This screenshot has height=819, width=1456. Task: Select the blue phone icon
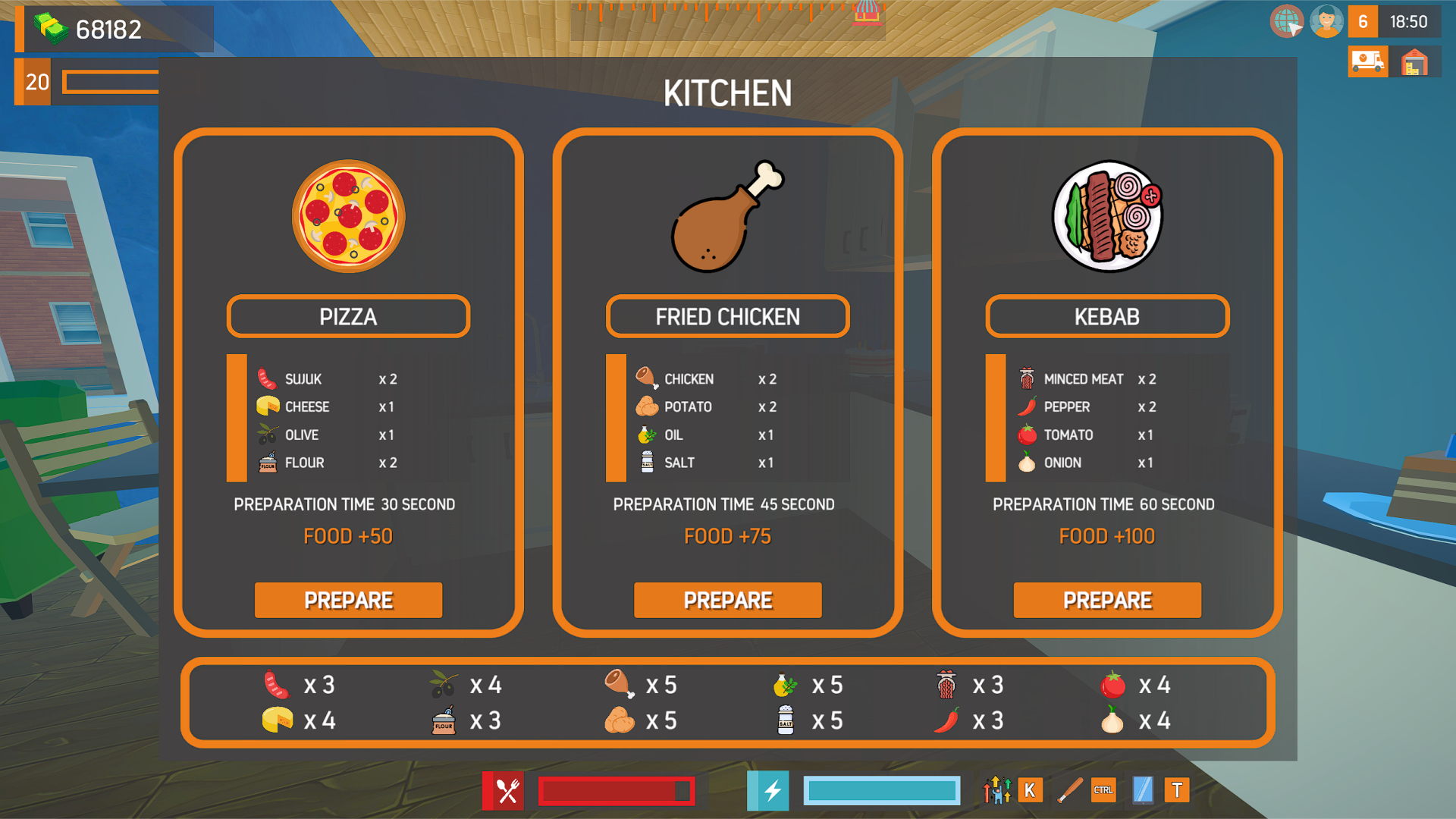(1142, 790)
